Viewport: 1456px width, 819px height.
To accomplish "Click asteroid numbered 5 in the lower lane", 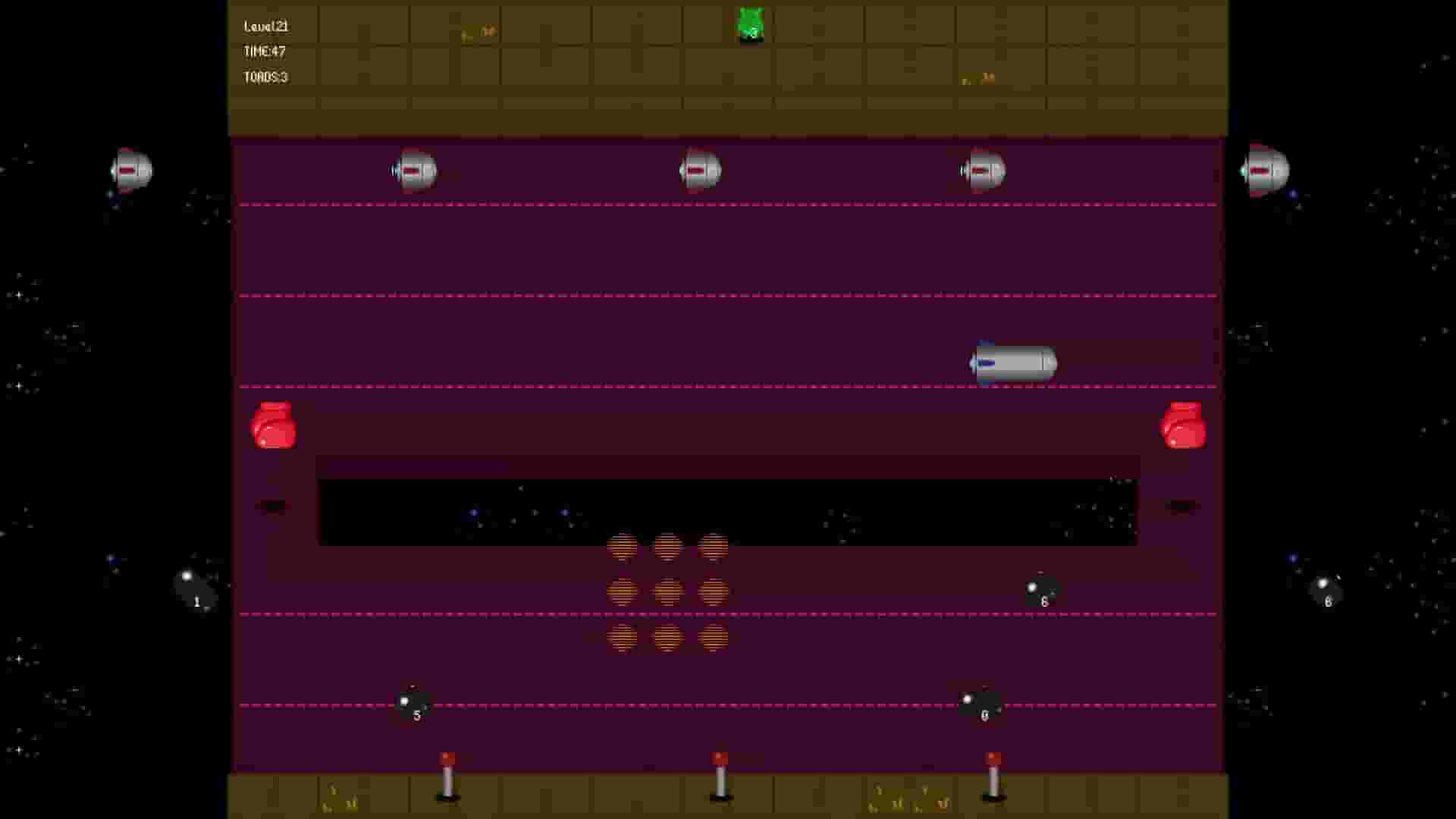I will [x=413, y=704].
